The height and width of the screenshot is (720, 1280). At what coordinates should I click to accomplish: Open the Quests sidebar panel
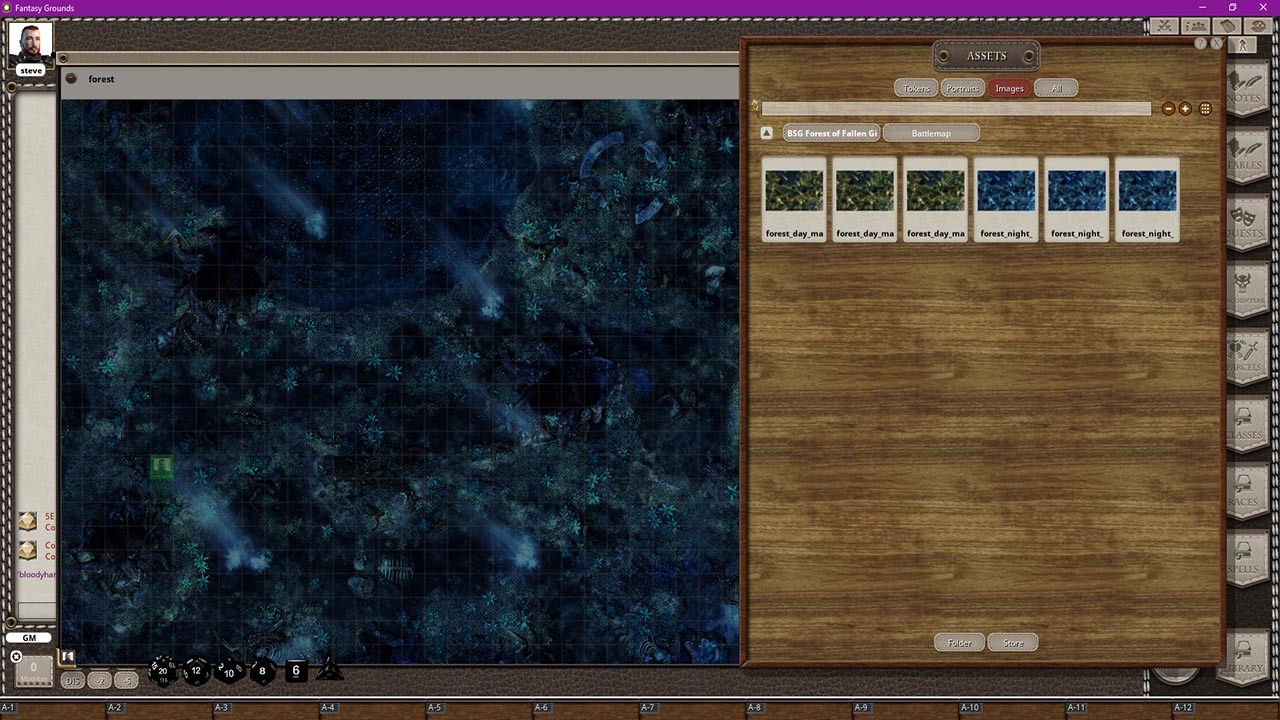pos(1247,225)
